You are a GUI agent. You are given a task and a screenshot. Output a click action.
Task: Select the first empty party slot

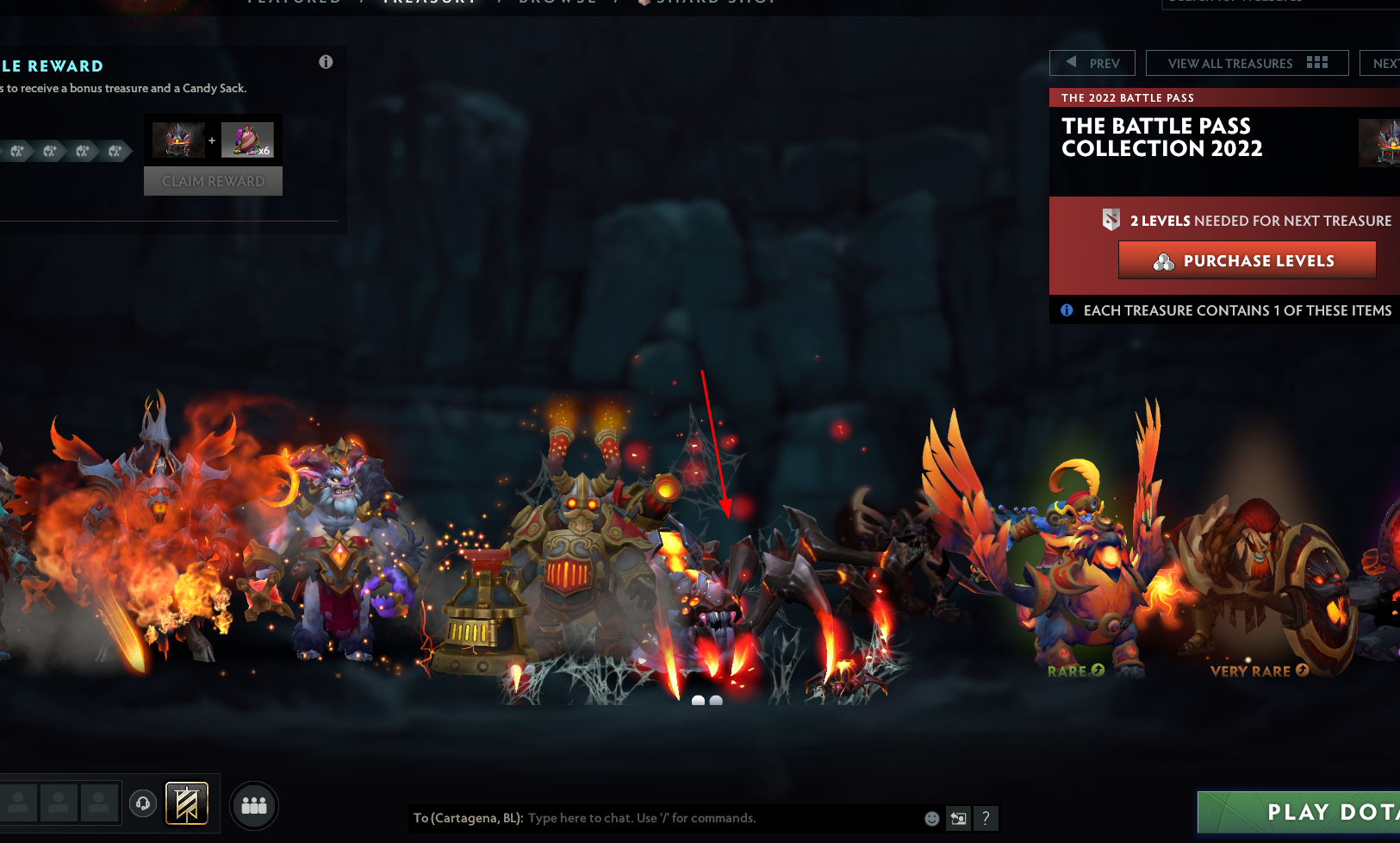click(19, 802)
